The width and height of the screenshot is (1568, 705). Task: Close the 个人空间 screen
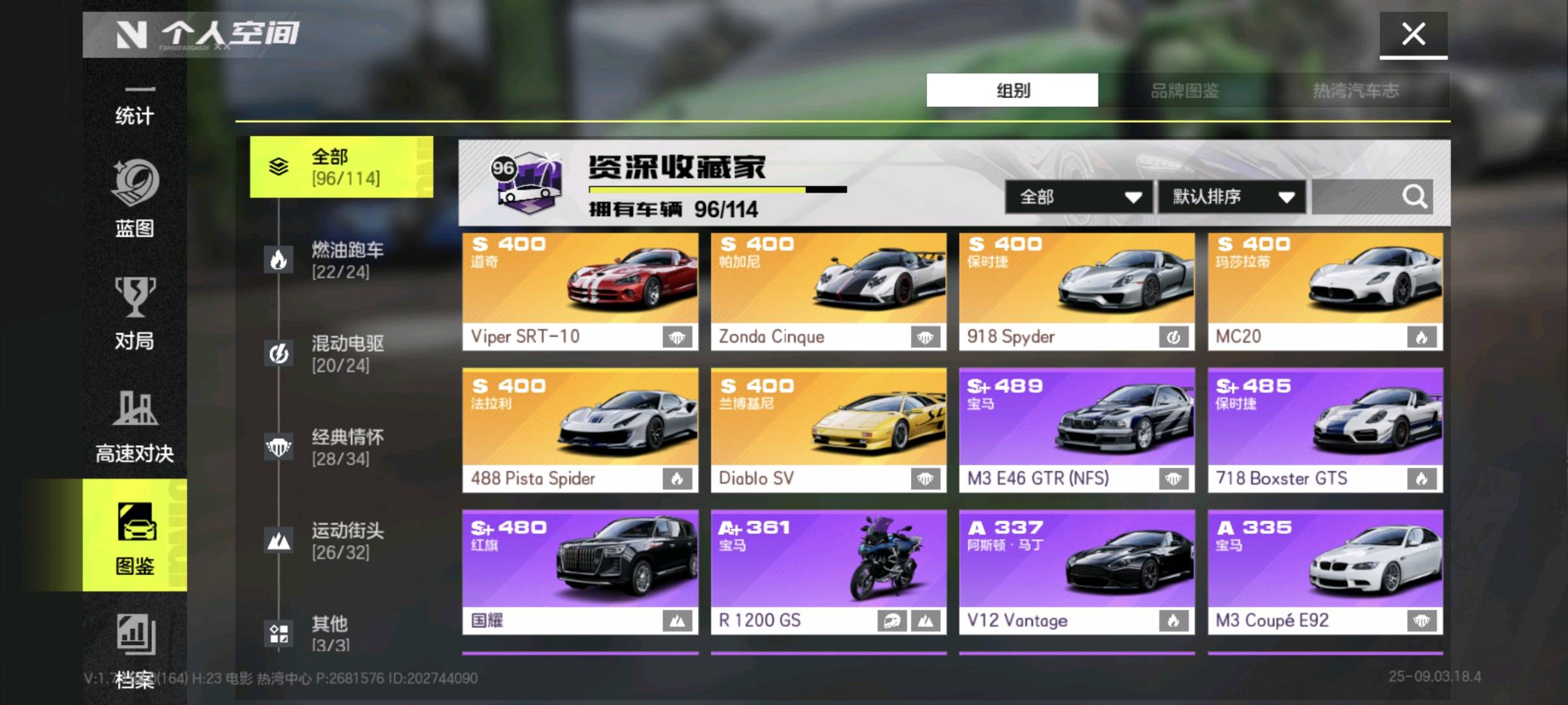[1413, 34]
